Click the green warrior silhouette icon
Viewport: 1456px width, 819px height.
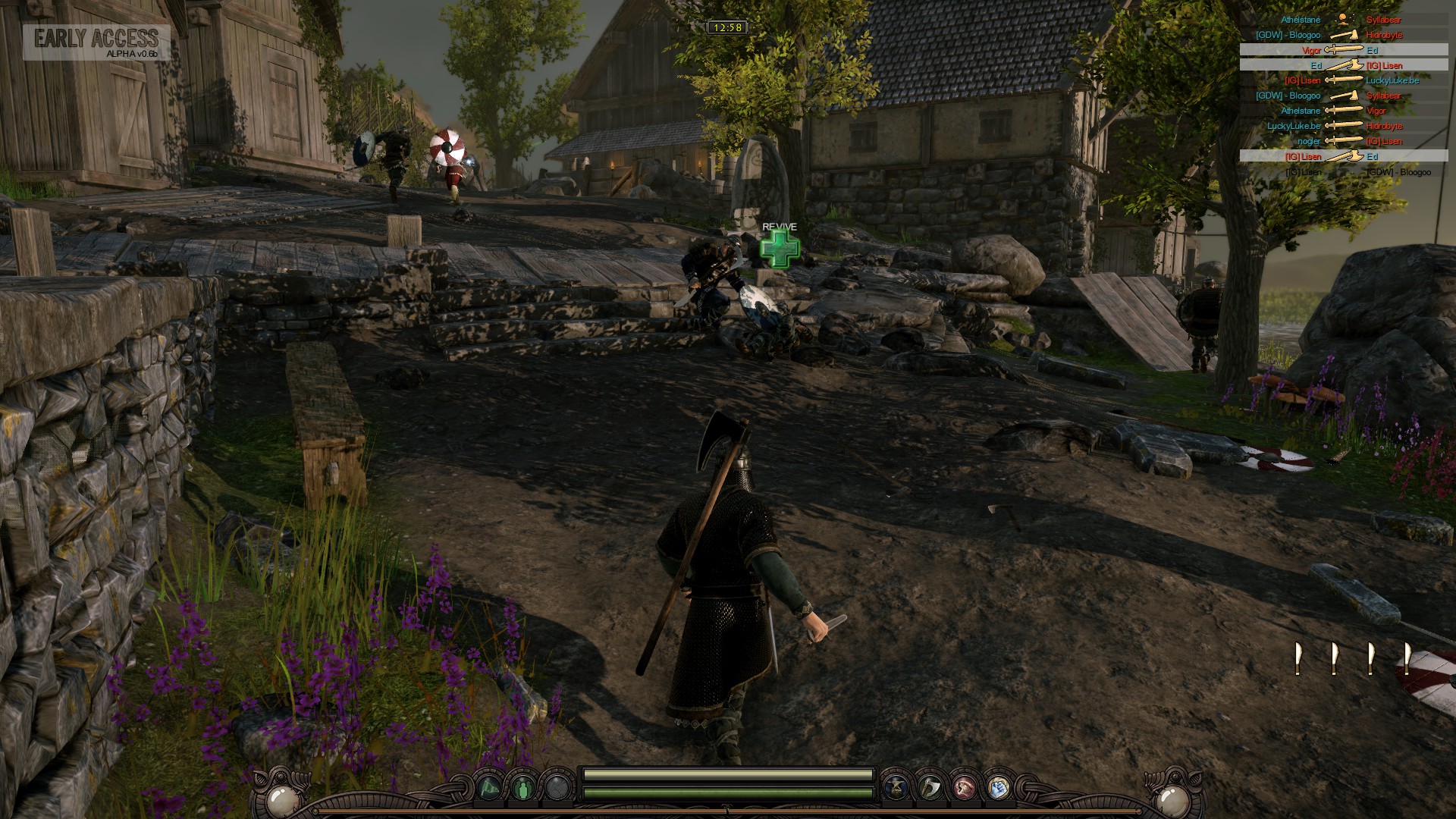524,788
